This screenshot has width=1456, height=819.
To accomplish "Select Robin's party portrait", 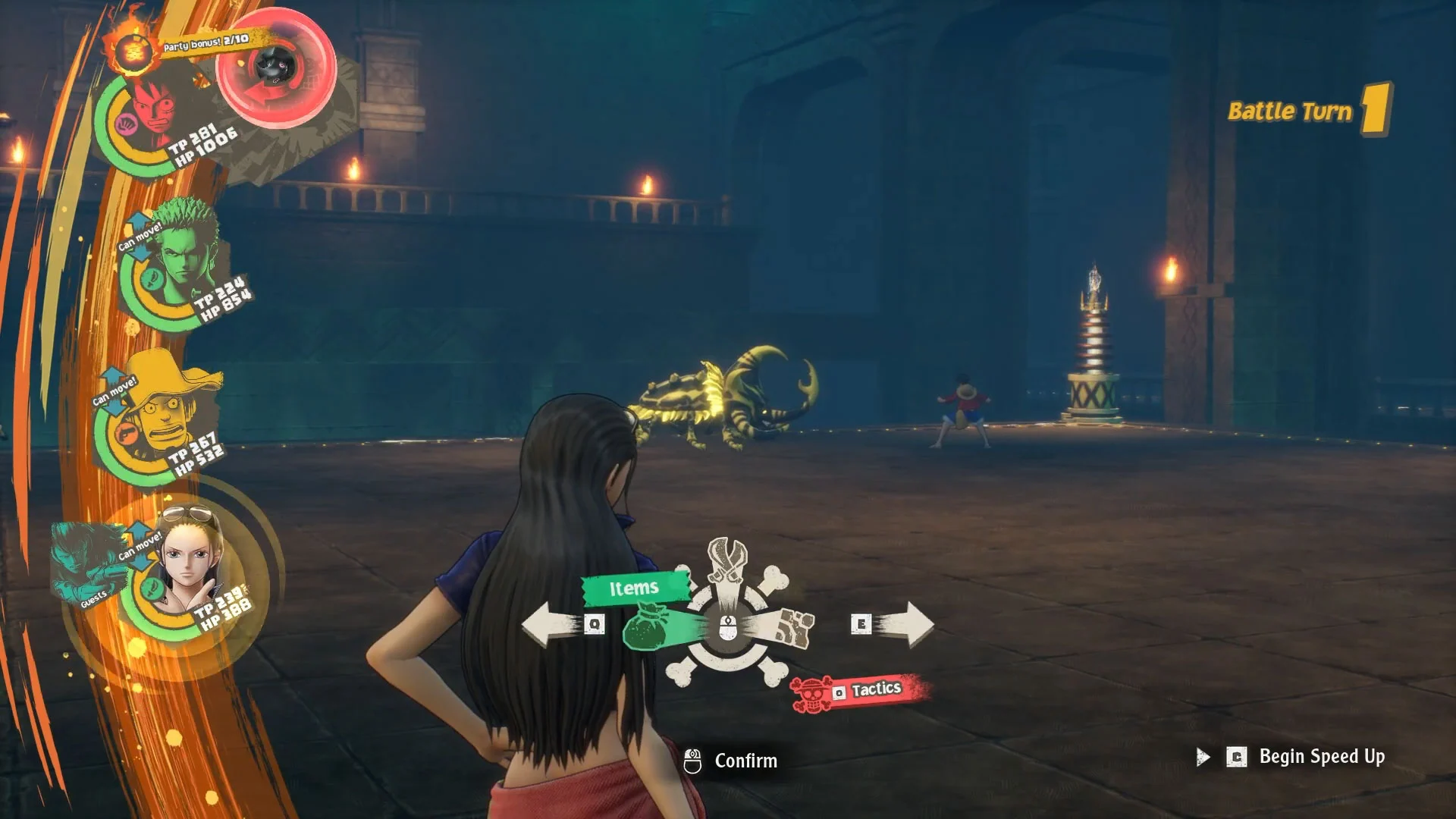I will point(191,565).
